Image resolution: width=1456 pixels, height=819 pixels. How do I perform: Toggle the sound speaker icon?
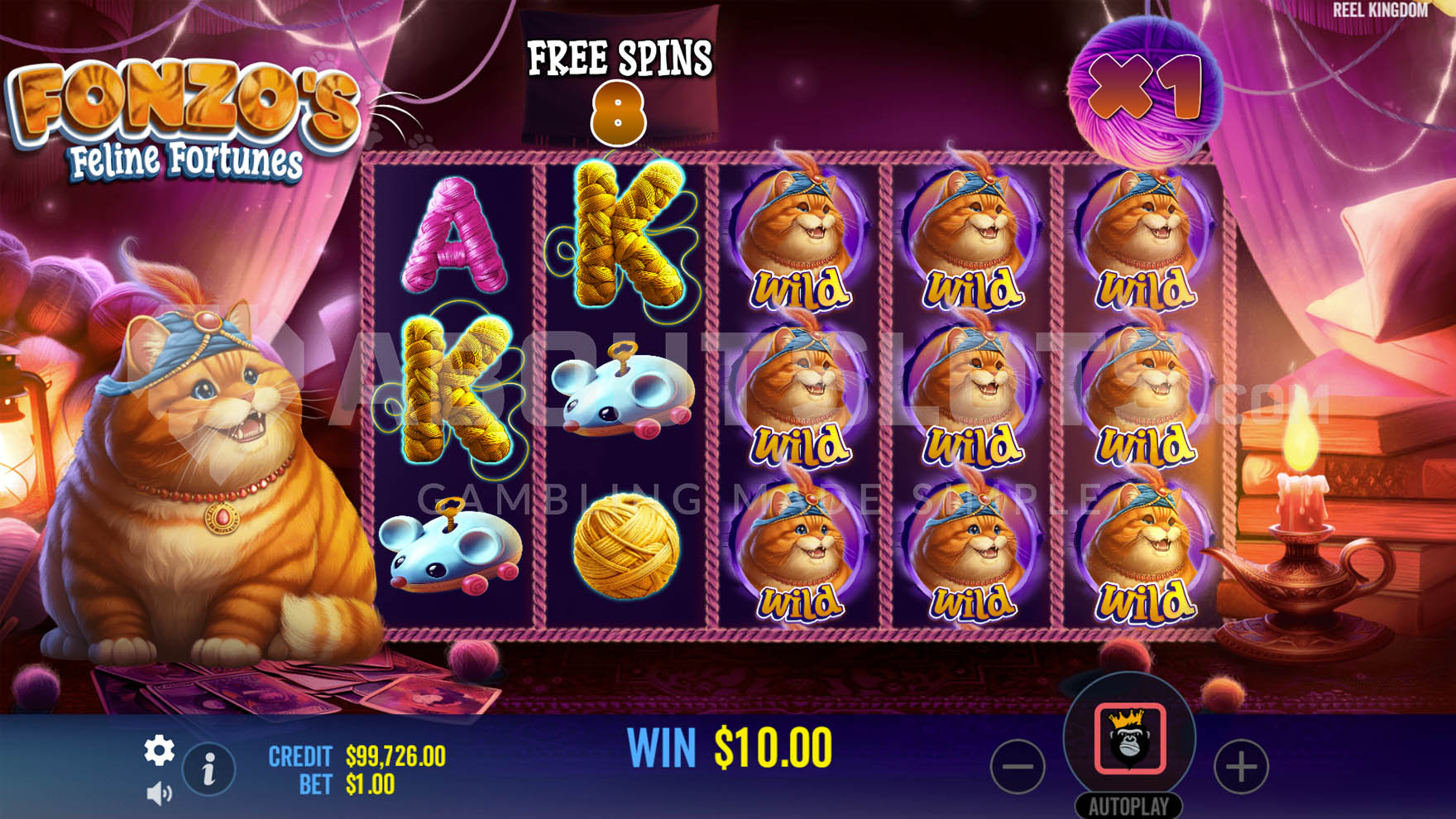coord(159,794)
